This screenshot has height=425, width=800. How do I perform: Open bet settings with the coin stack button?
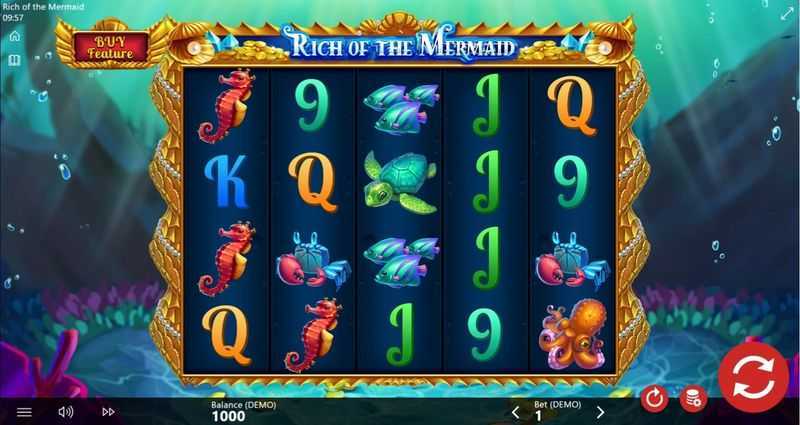pos(692,398)
